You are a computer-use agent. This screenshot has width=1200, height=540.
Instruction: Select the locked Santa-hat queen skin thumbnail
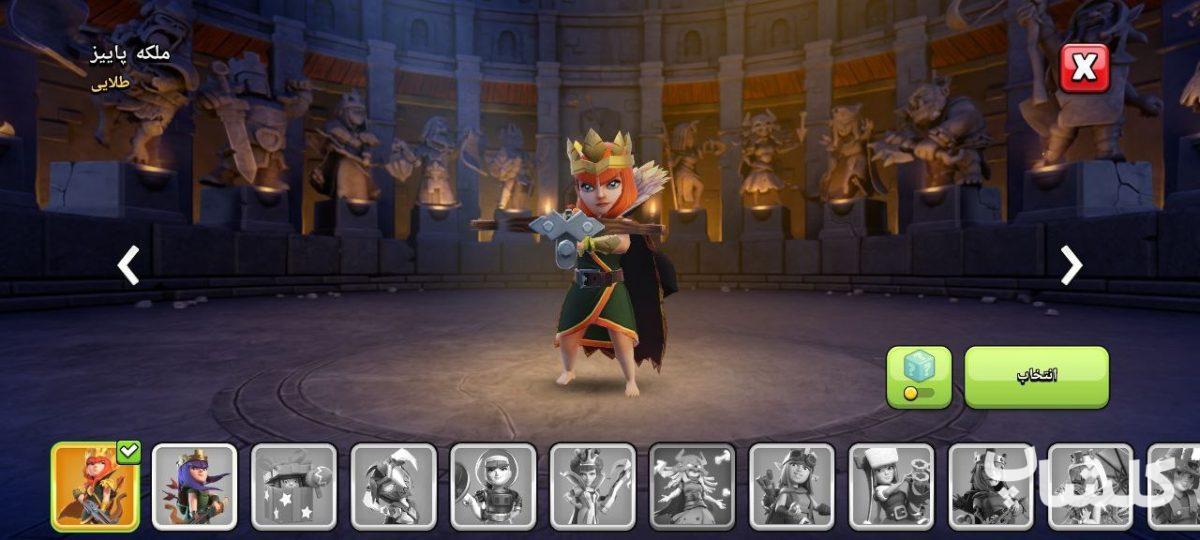coord(891,486)
